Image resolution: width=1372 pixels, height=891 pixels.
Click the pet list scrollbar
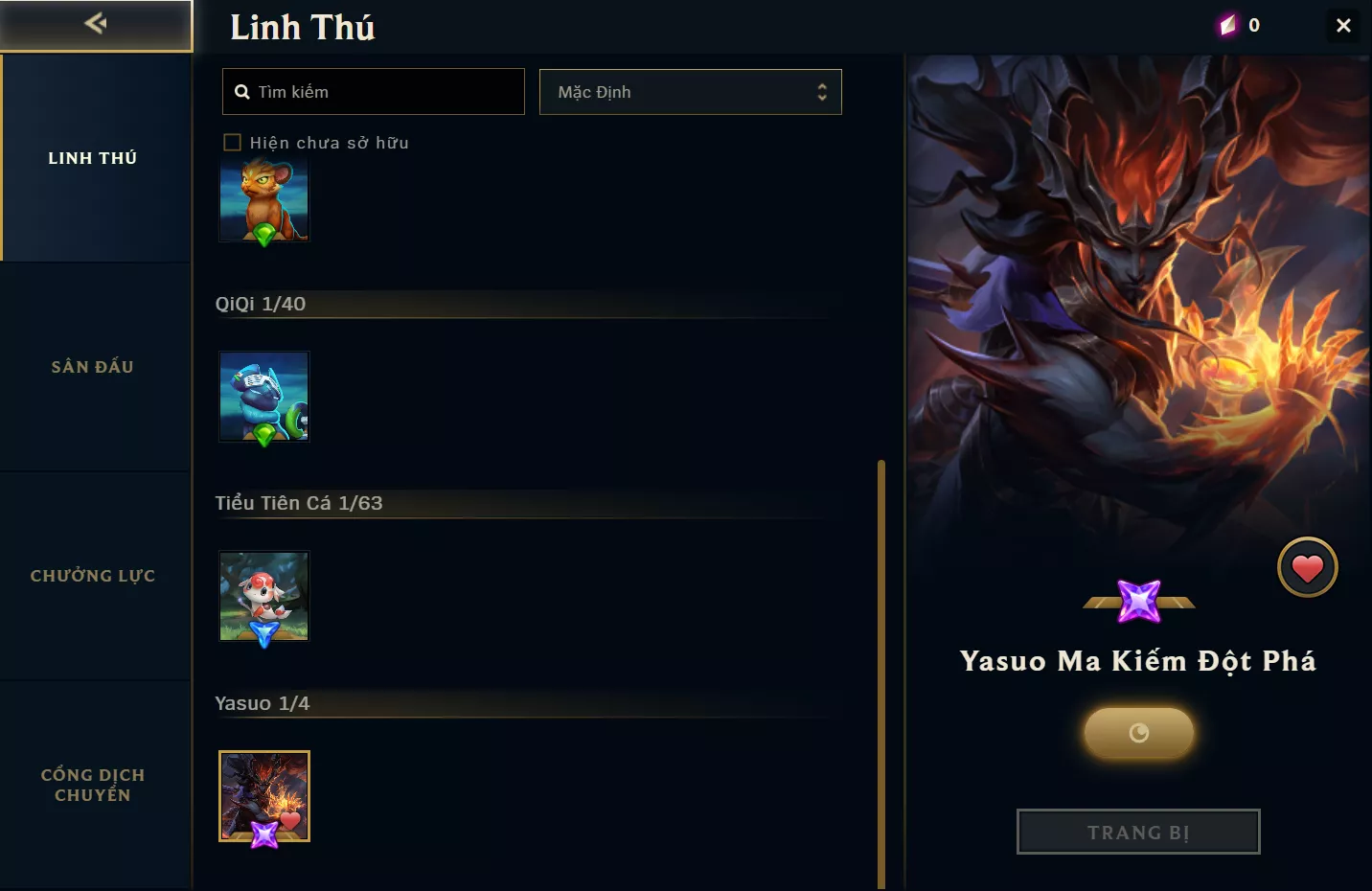[880, 671]
